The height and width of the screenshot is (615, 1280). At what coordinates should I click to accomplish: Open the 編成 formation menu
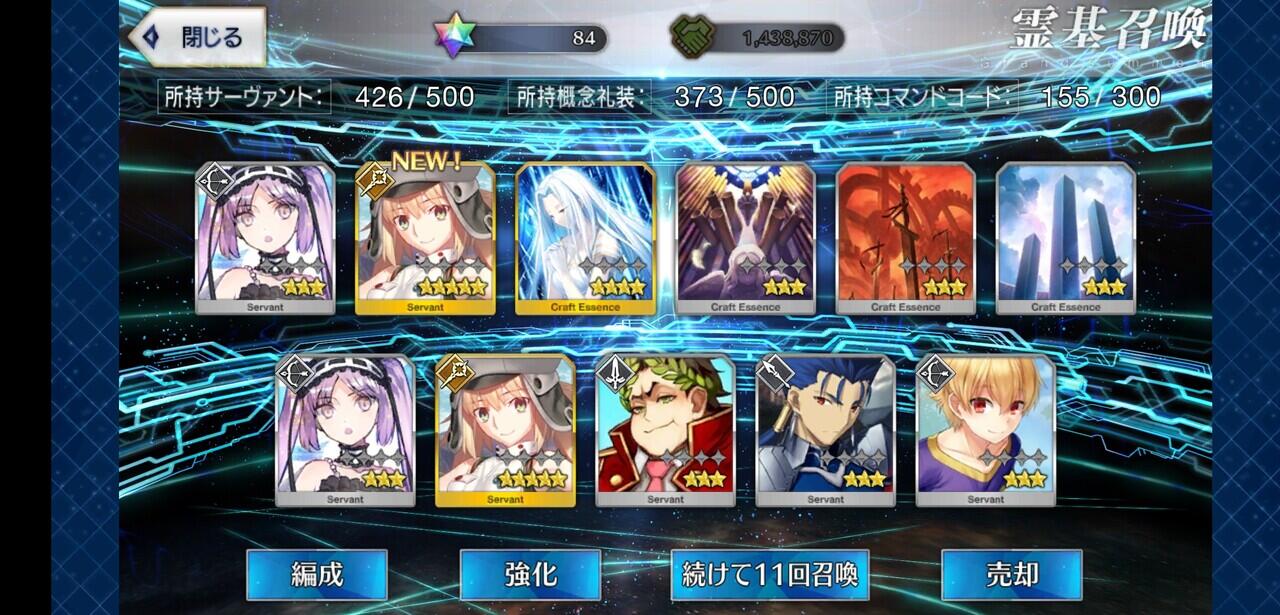pos(316,575)
